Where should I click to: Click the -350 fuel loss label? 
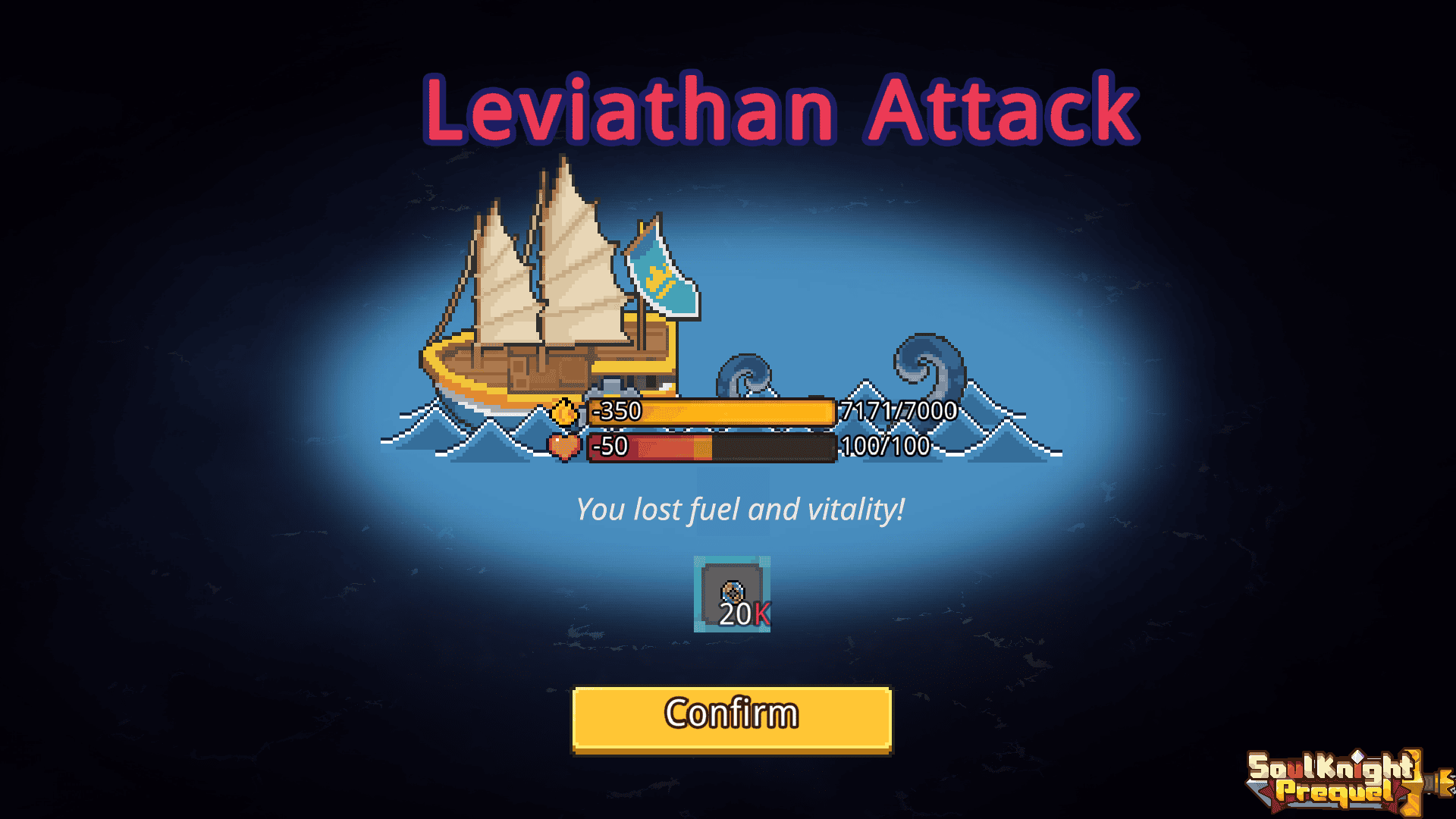tap(616, 410)
